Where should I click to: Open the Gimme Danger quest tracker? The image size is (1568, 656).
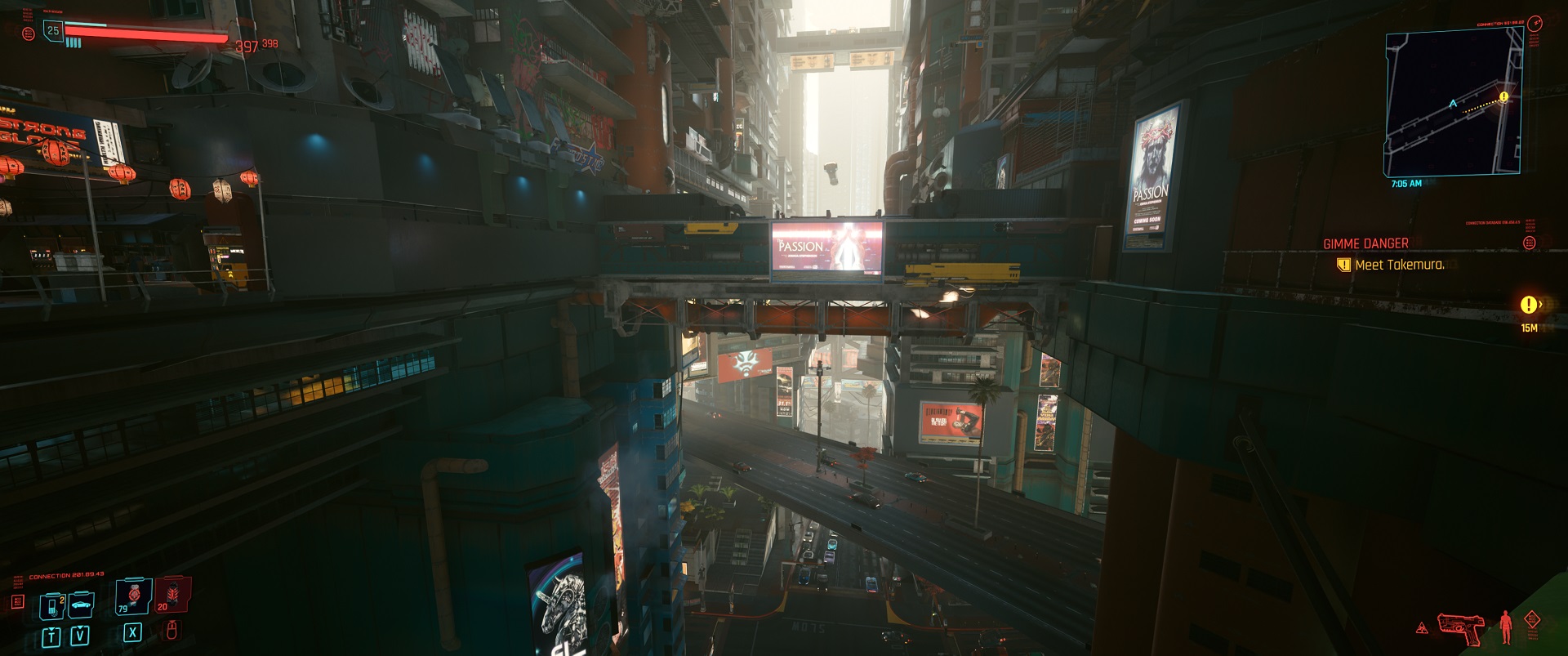(1365, 243)
